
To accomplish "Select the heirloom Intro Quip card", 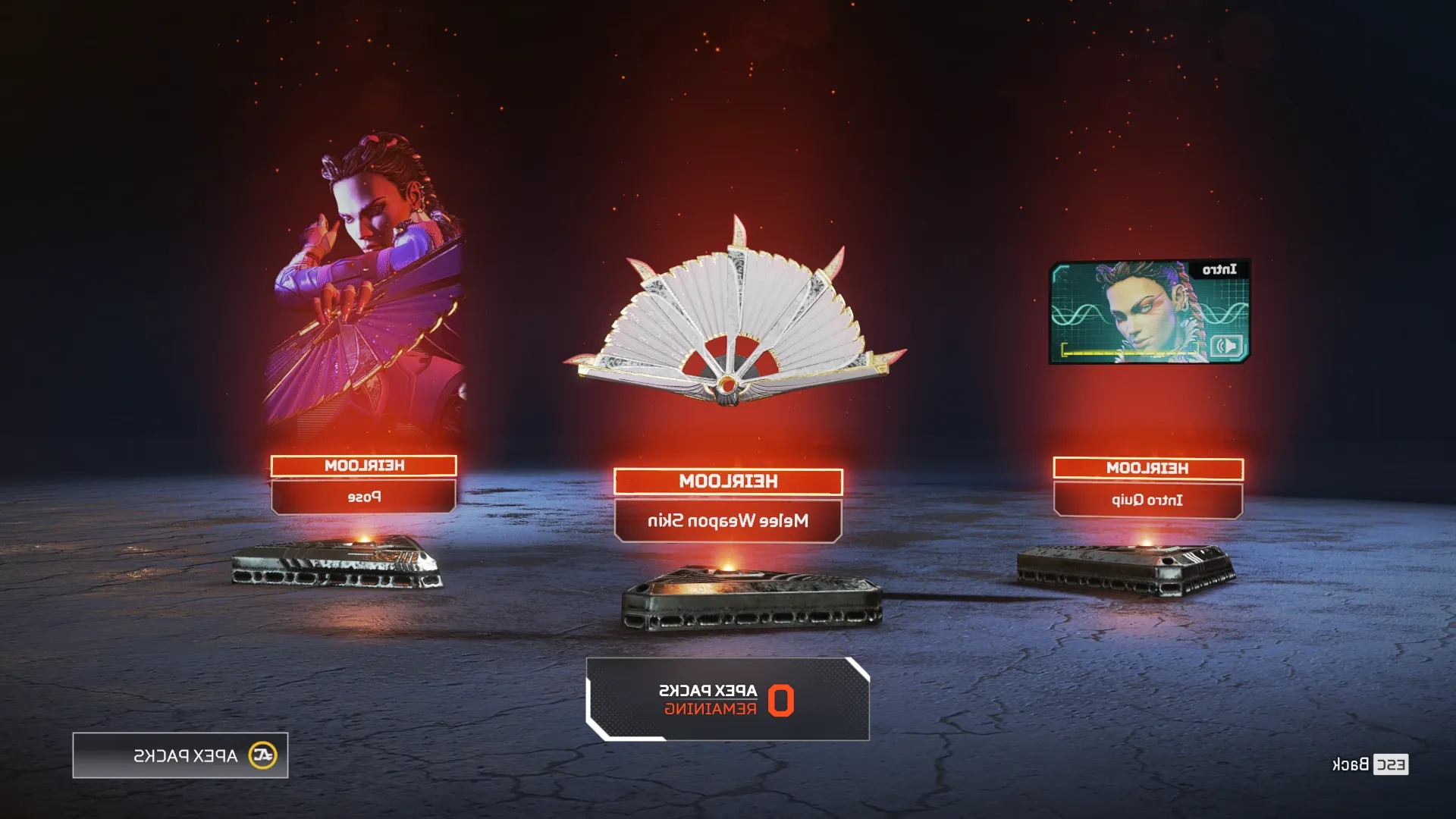I will [1149, 312].
